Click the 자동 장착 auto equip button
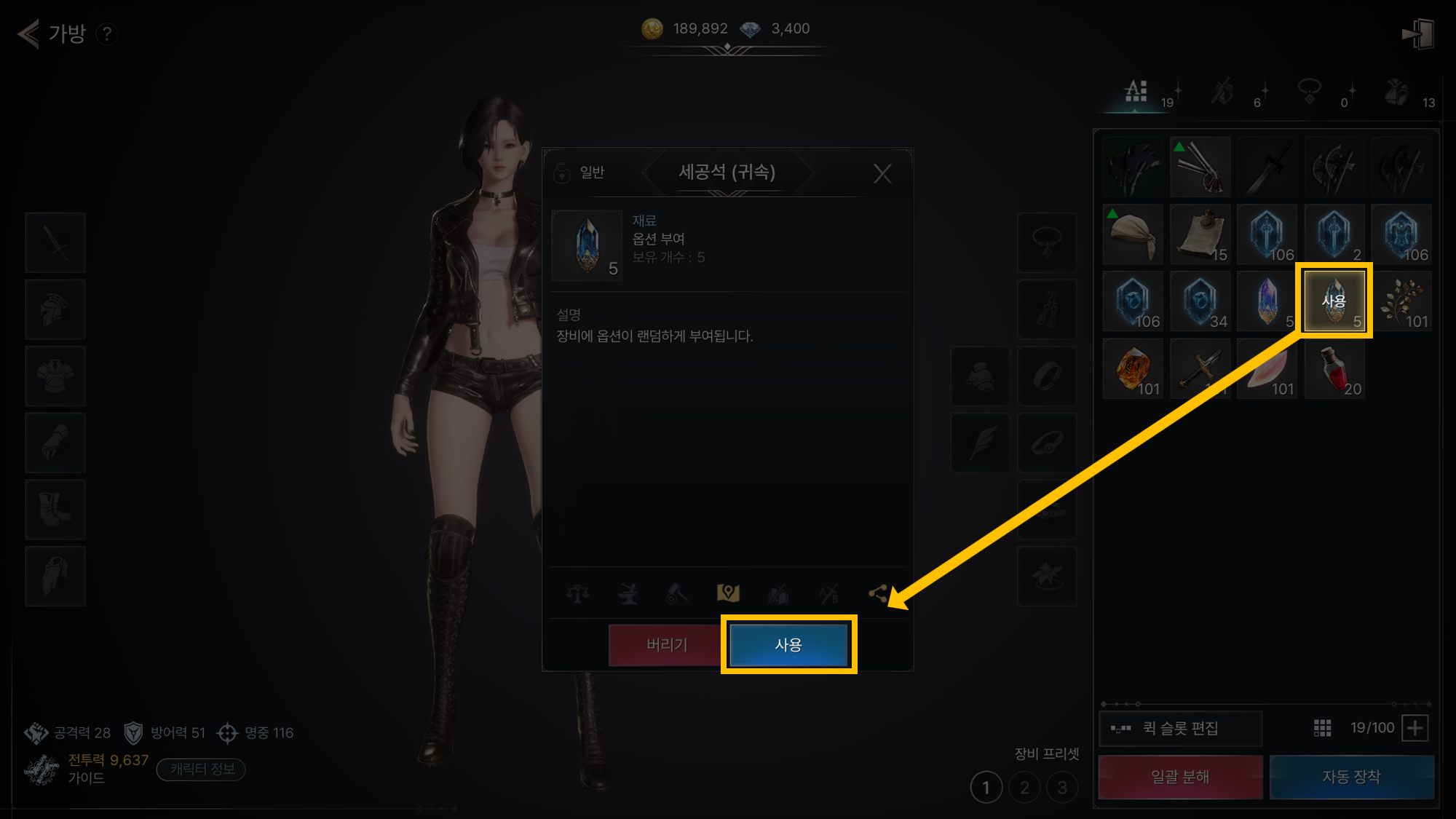 [1351, 777]
